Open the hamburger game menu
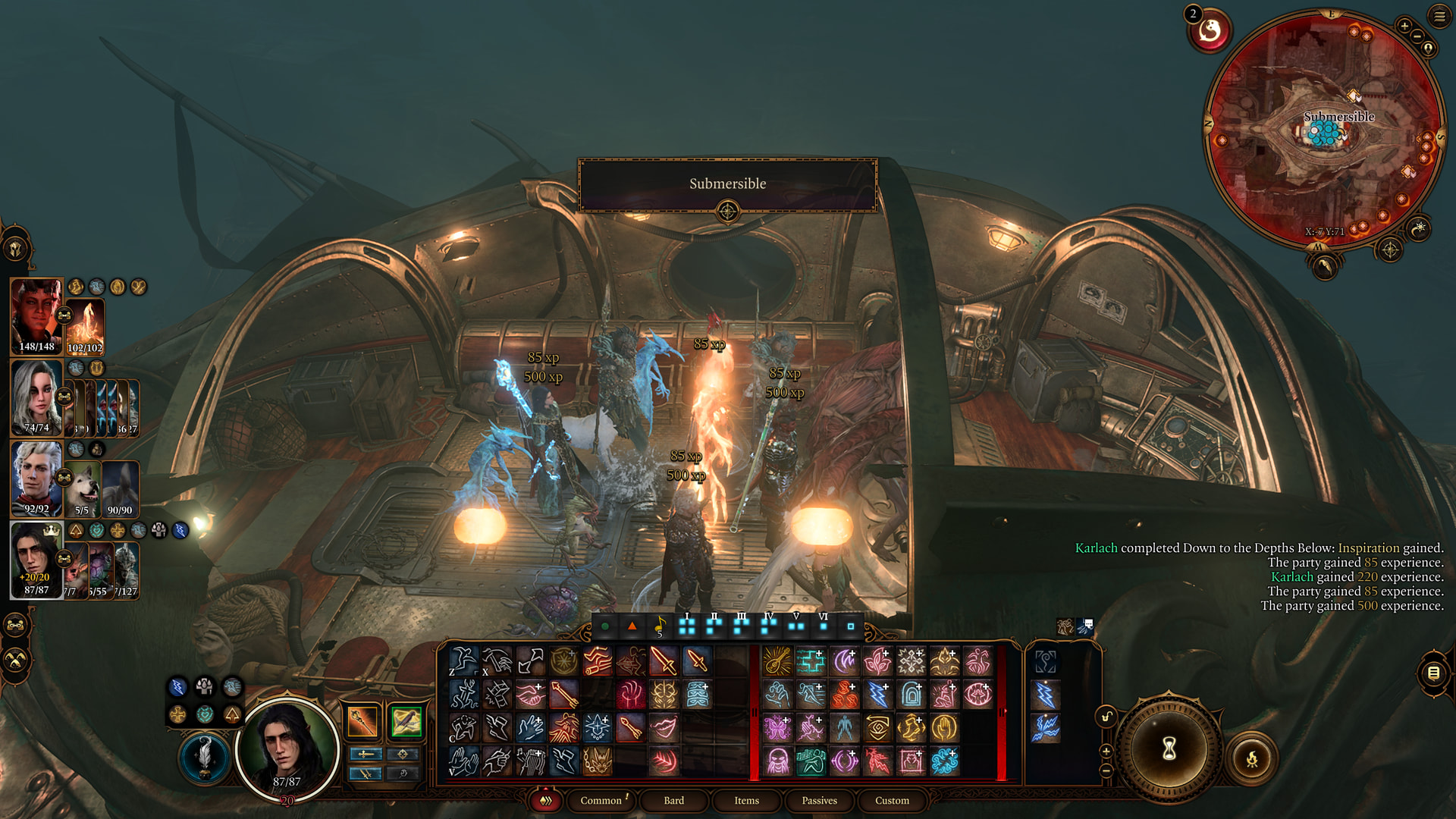 tap(1439, 16)
